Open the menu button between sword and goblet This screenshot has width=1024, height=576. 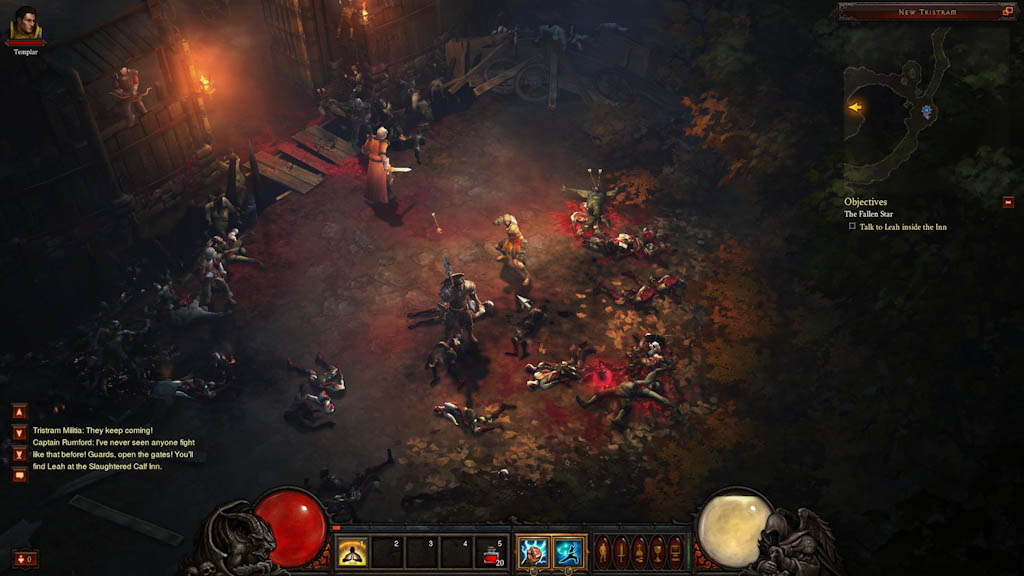click(639, 551)
